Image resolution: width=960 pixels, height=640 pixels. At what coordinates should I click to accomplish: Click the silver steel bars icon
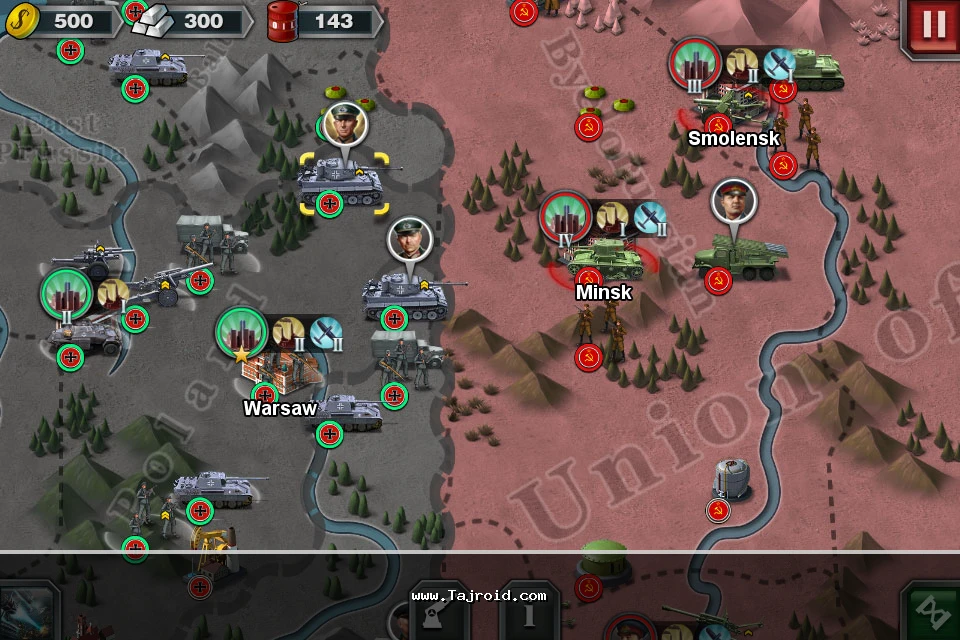click(x=153, y=20)
